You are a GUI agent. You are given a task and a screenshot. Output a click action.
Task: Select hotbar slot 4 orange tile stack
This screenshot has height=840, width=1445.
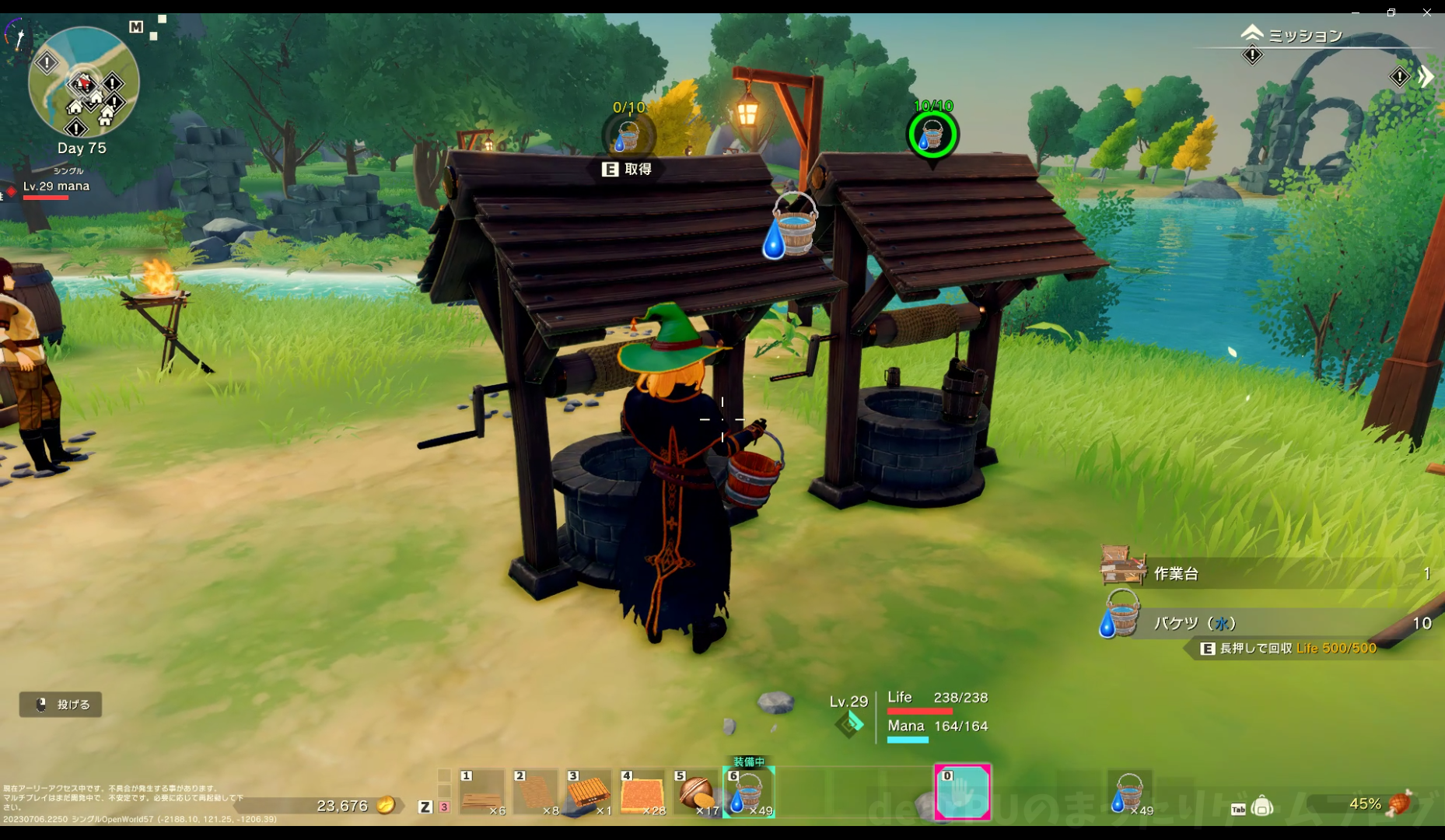pyautogui.click(x=642, y=793)
